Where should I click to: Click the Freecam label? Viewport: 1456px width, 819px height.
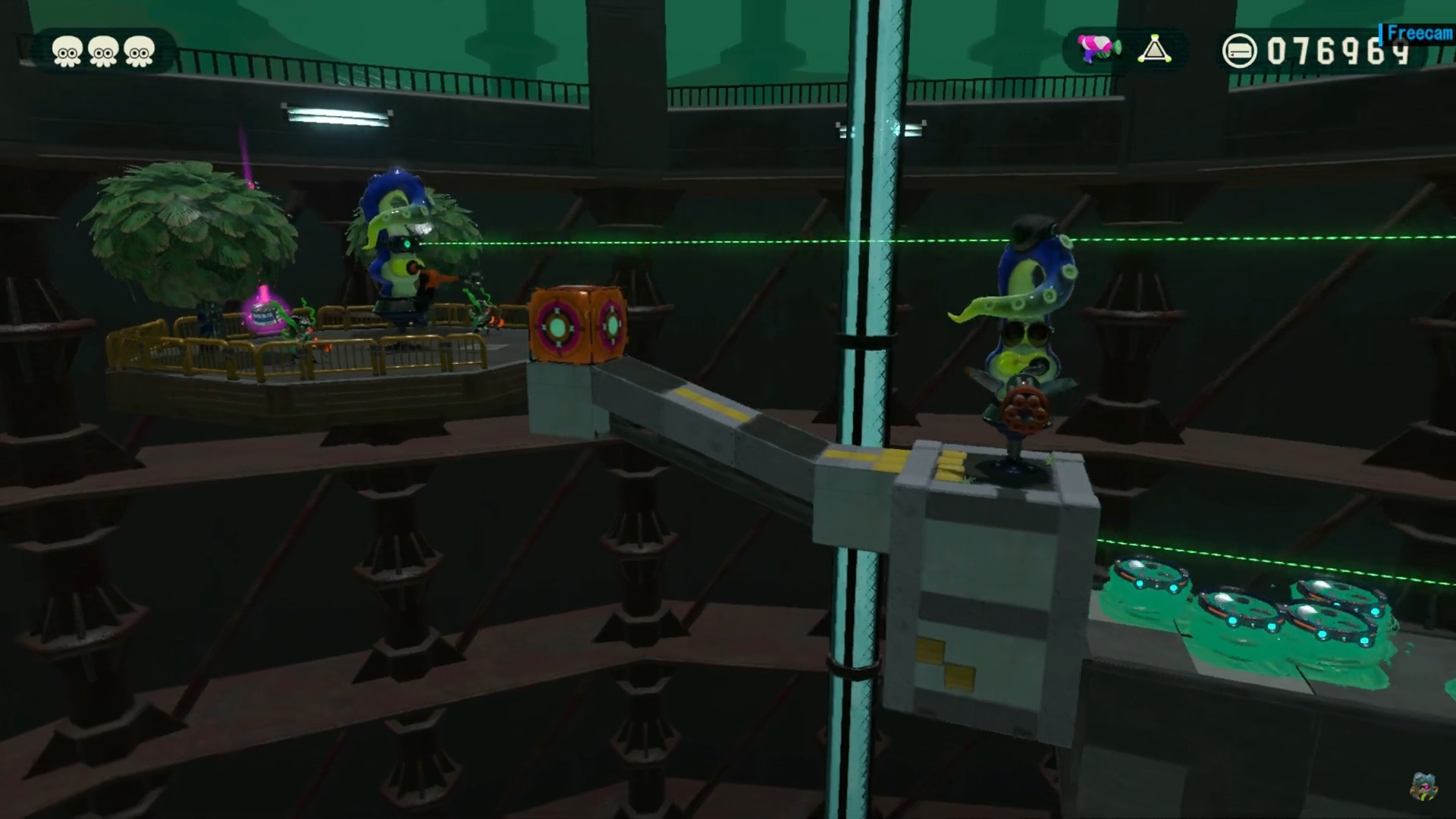[x=1414, y=33]
